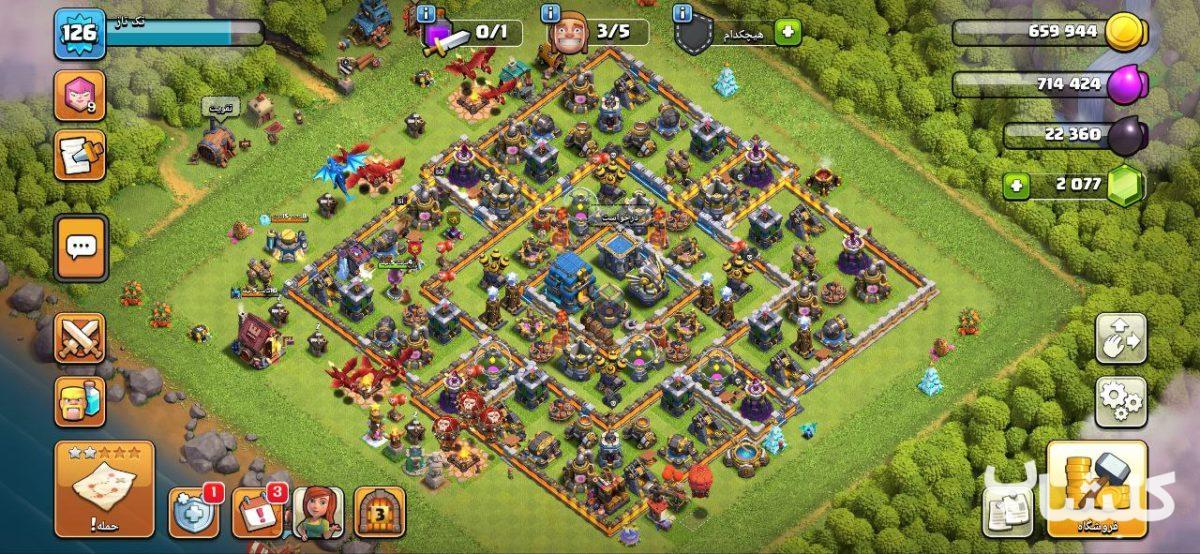
Task: Tap the red-haired villager portrait
Action: [318, 514]
